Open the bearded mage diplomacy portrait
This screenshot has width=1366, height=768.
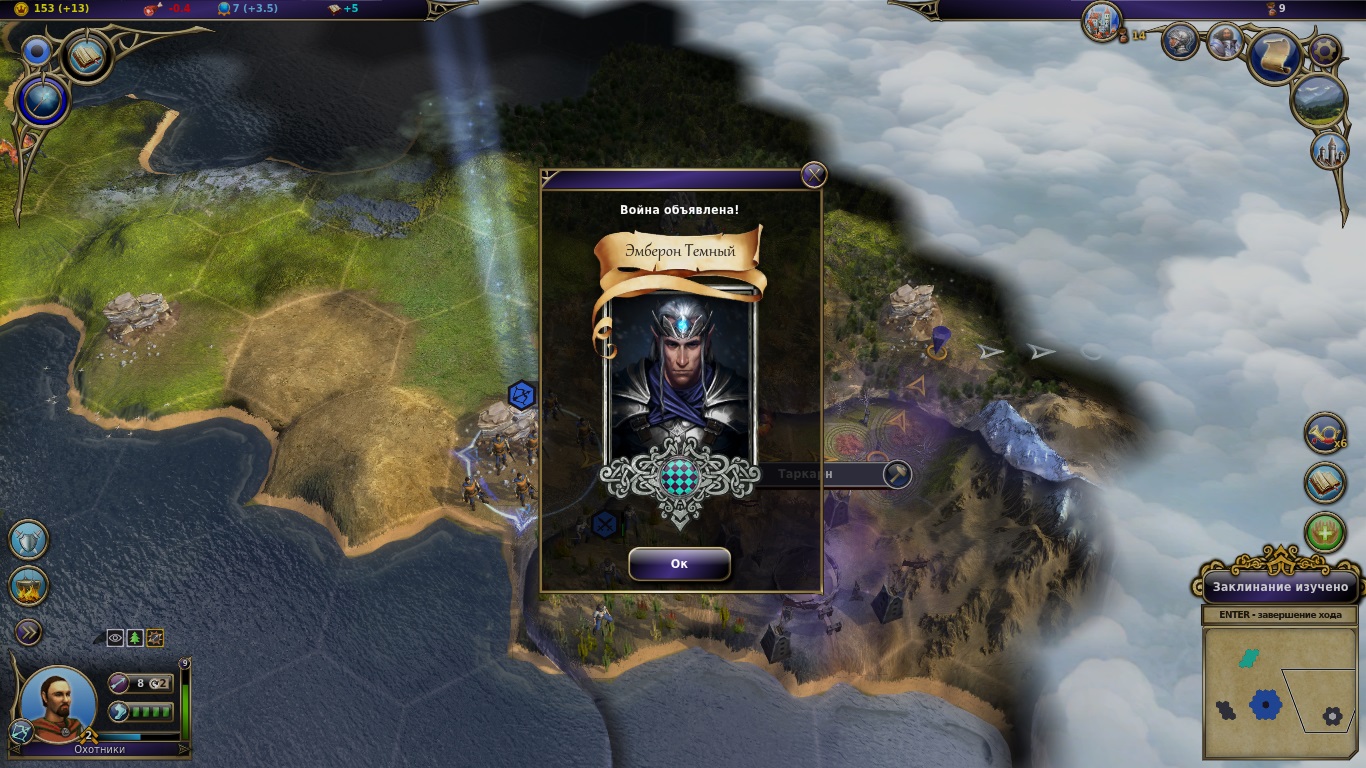pos(1225,41)
